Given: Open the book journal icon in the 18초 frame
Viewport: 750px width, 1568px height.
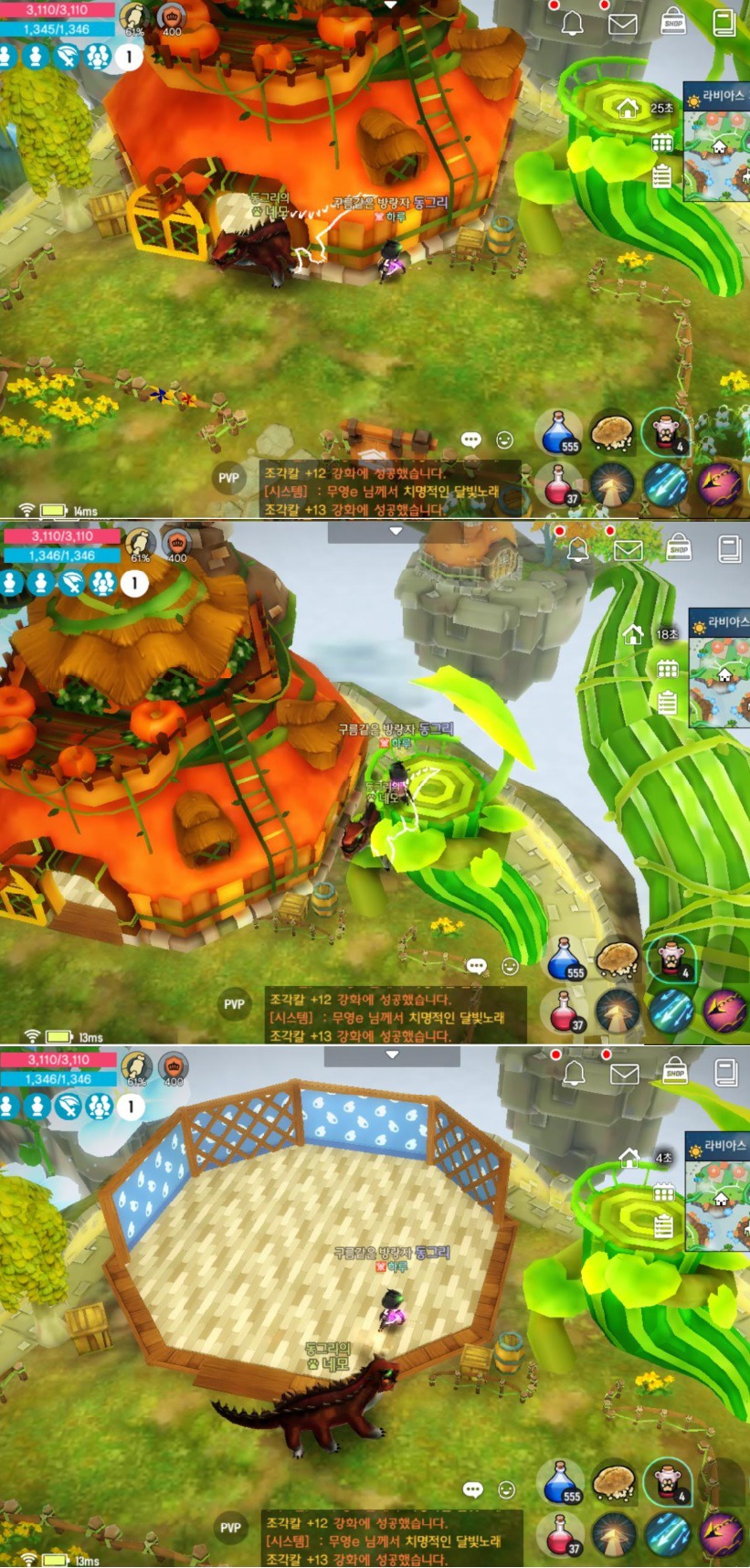Looking at the screenshot, I should (729, 548).
